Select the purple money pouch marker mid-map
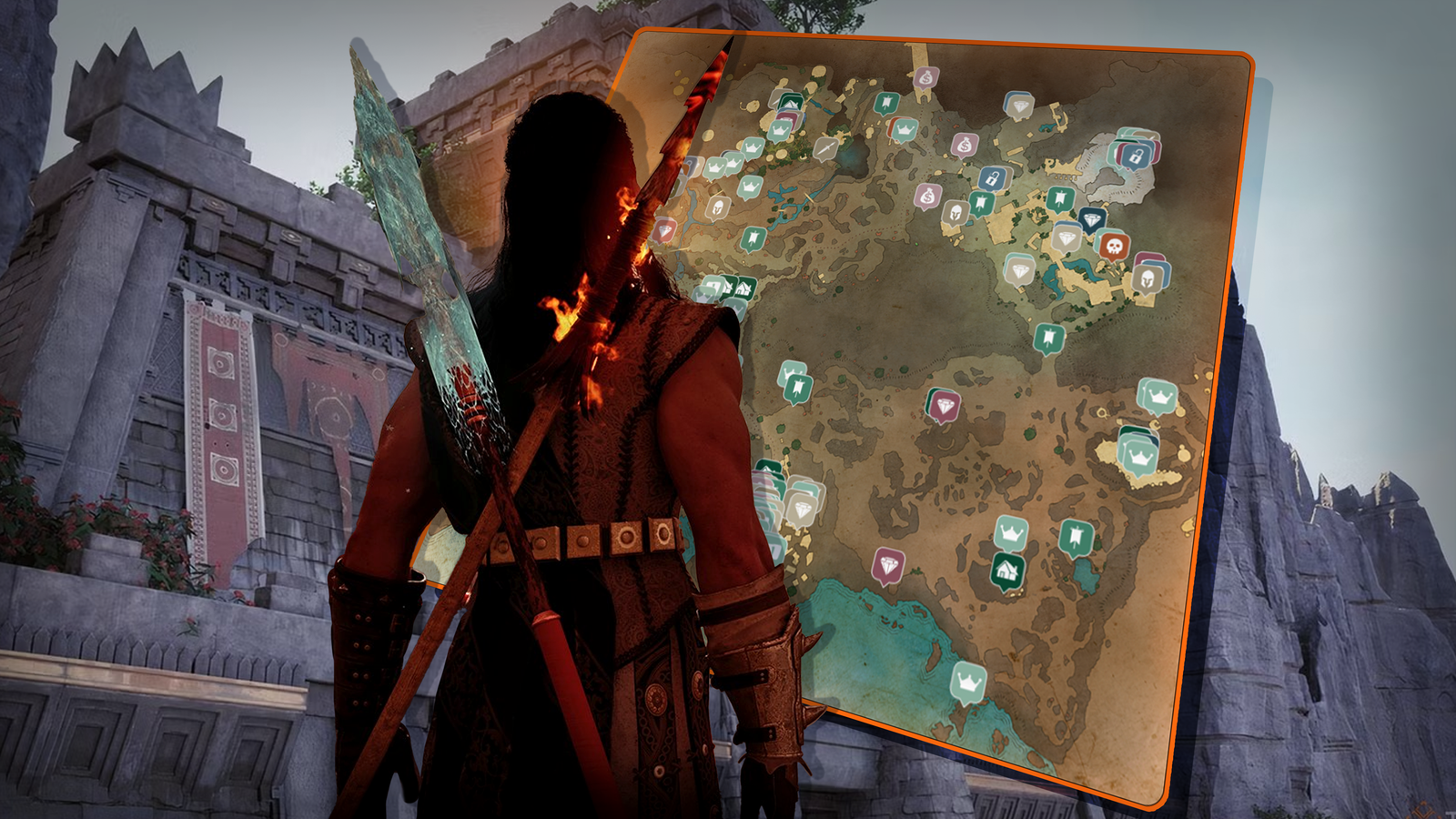 (x=927, y=195)
